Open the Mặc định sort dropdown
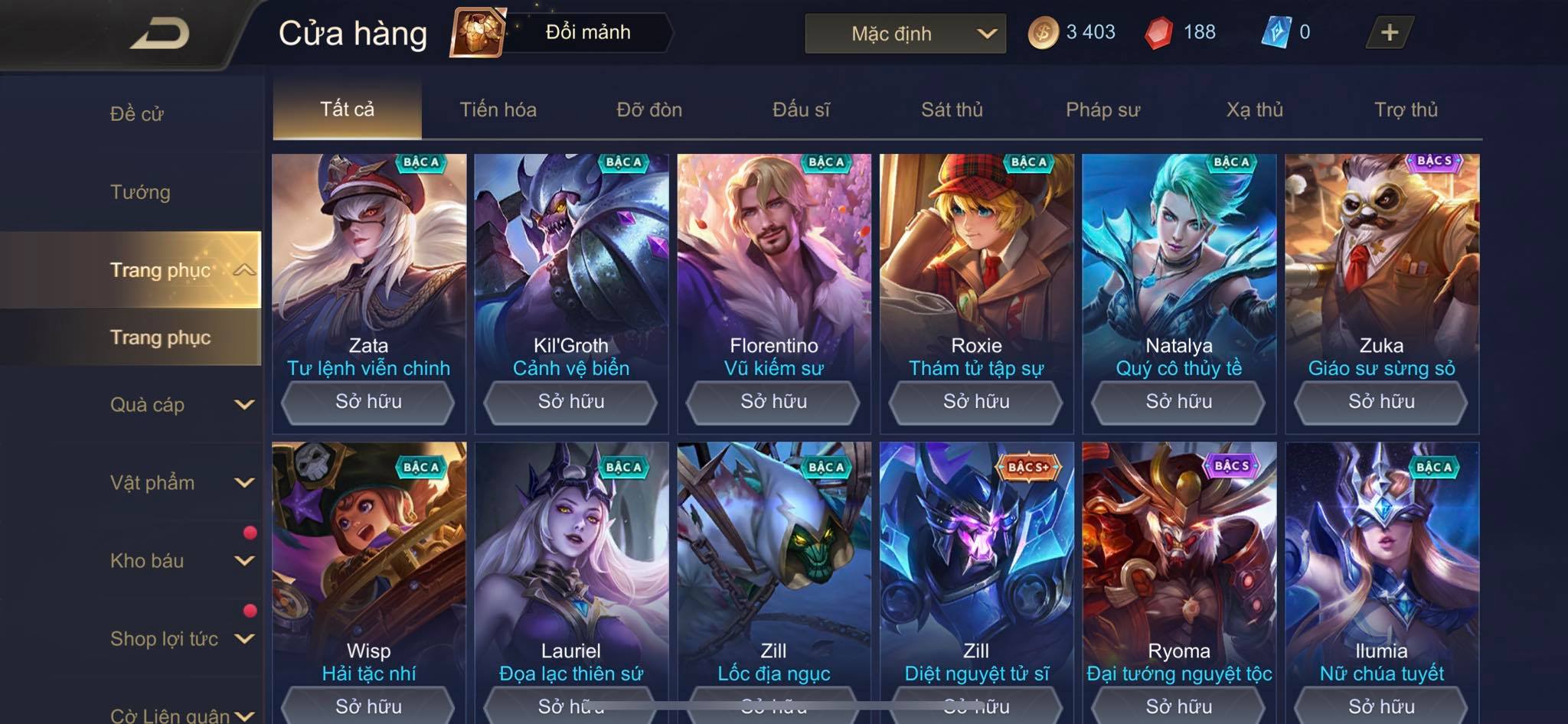 905,34
